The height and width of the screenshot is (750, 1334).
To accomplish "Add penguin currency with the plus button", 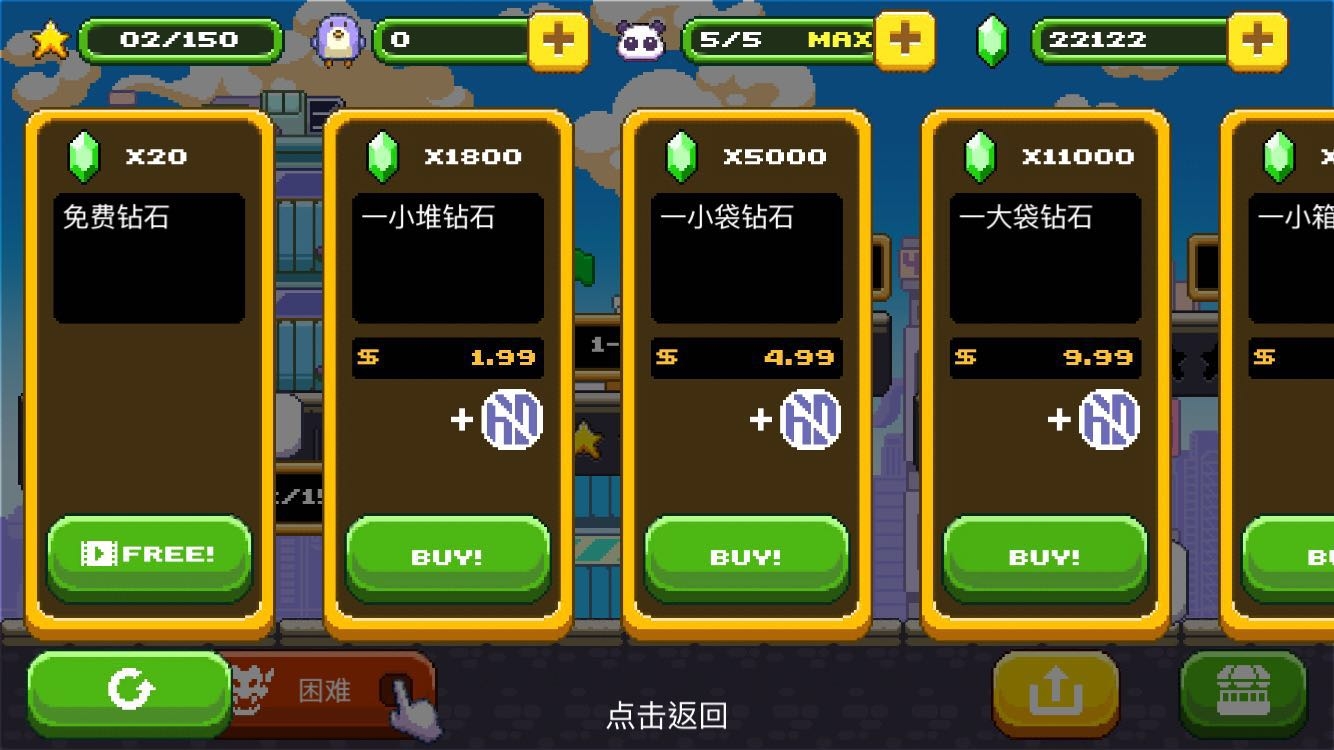I will [558, 41].
